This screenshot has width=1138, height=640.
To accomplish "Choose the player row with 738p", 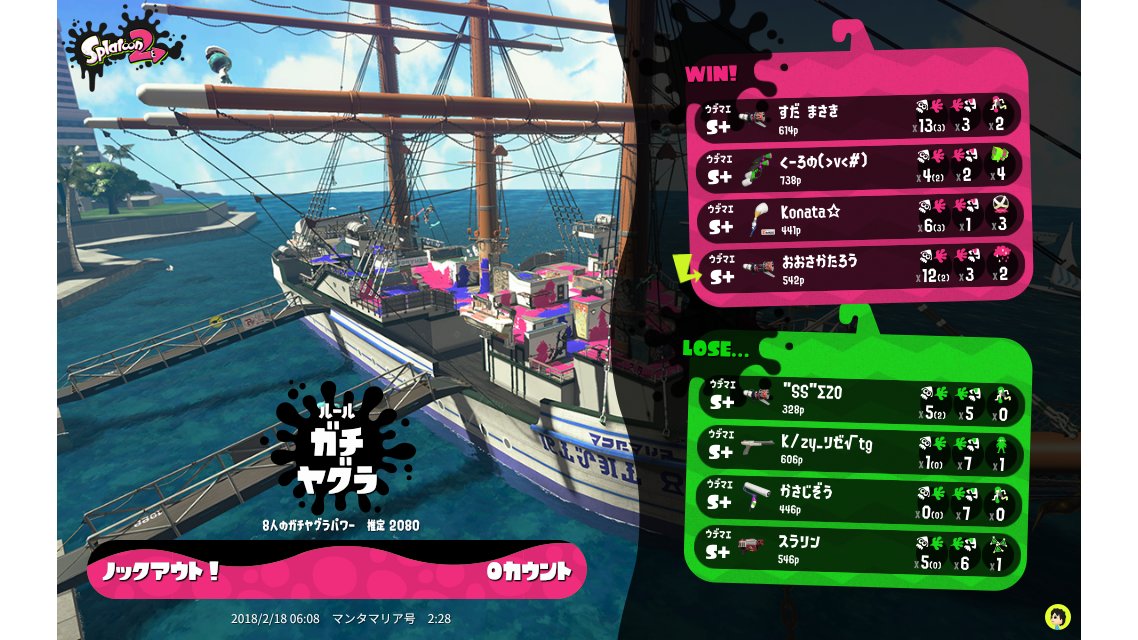I will tap(860, 166).
